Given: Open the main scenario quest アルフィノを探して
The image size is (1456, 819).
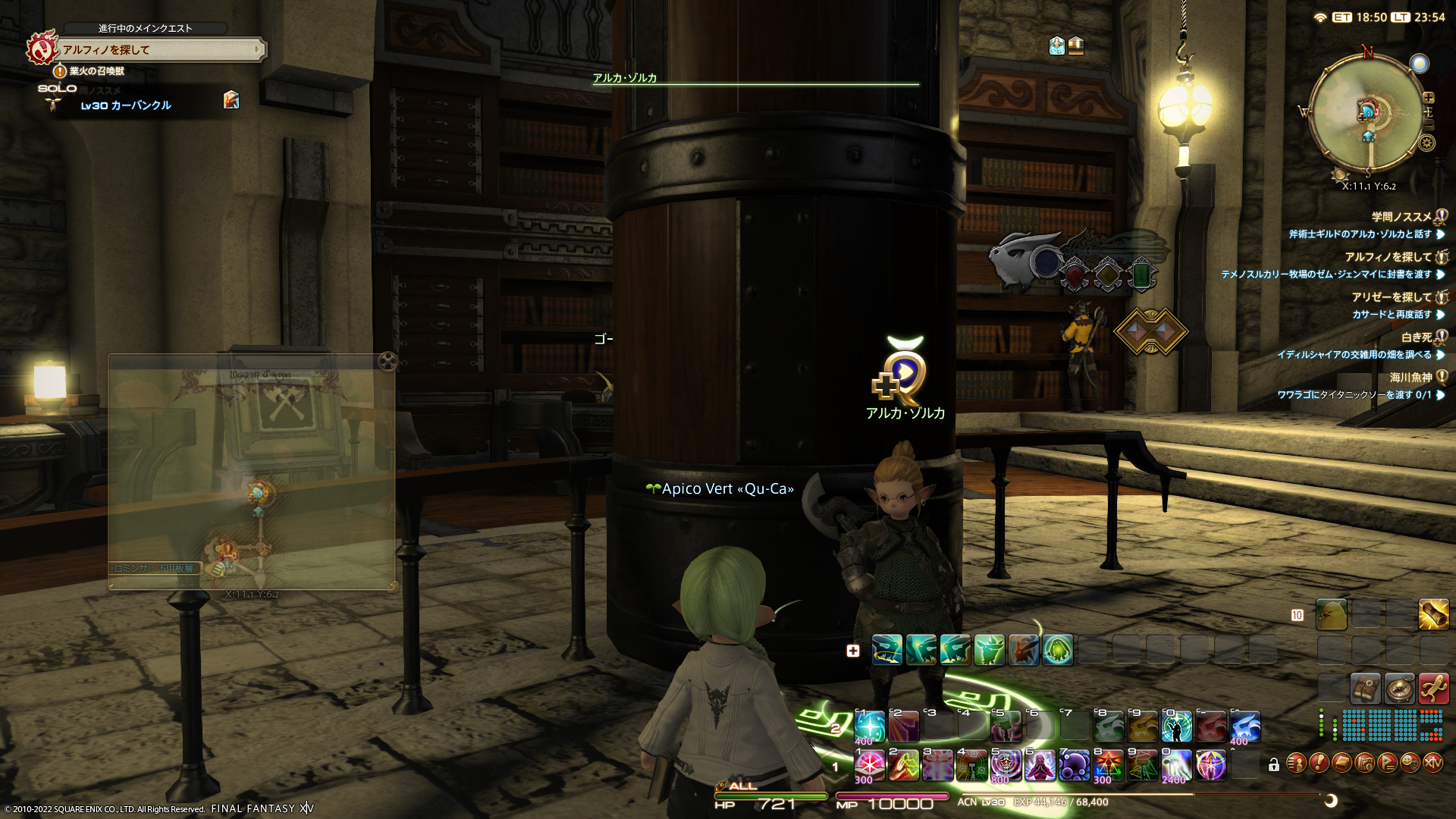Looking at the screenshot, I should tap(159, 50).
